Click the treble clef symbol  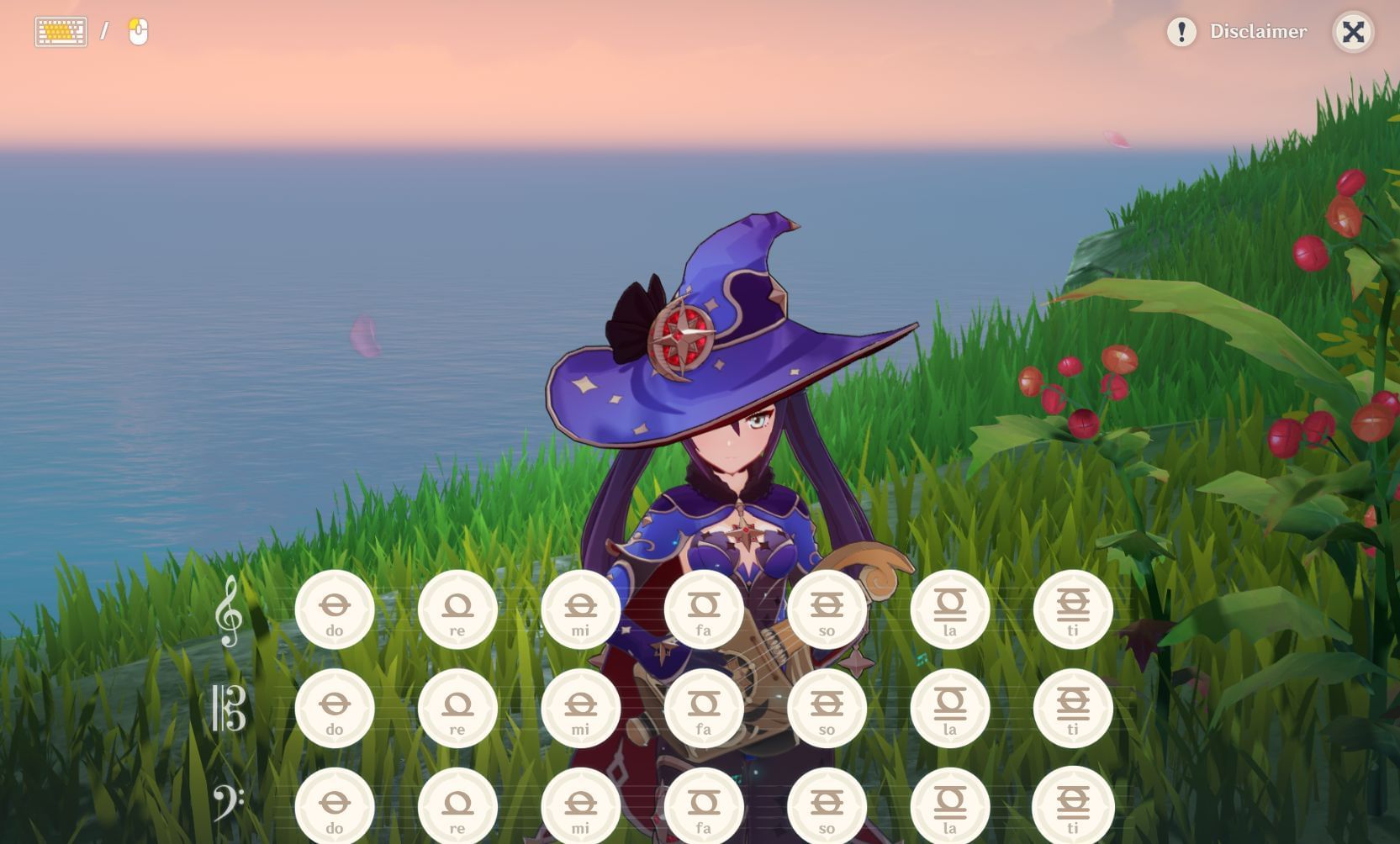coord(229,612)
